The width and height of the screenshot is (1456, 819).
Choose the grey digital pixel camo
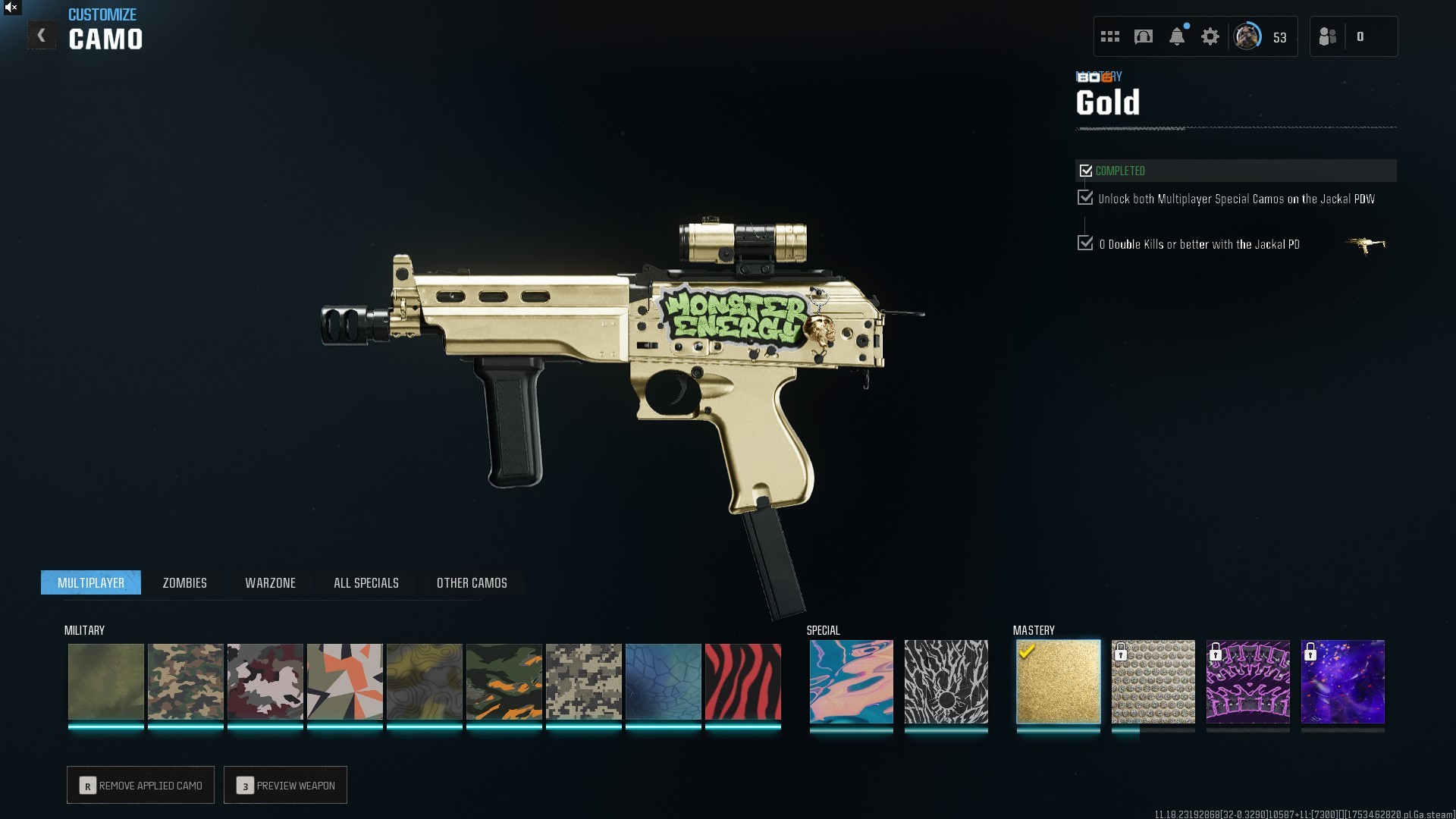tap(583, 682)
